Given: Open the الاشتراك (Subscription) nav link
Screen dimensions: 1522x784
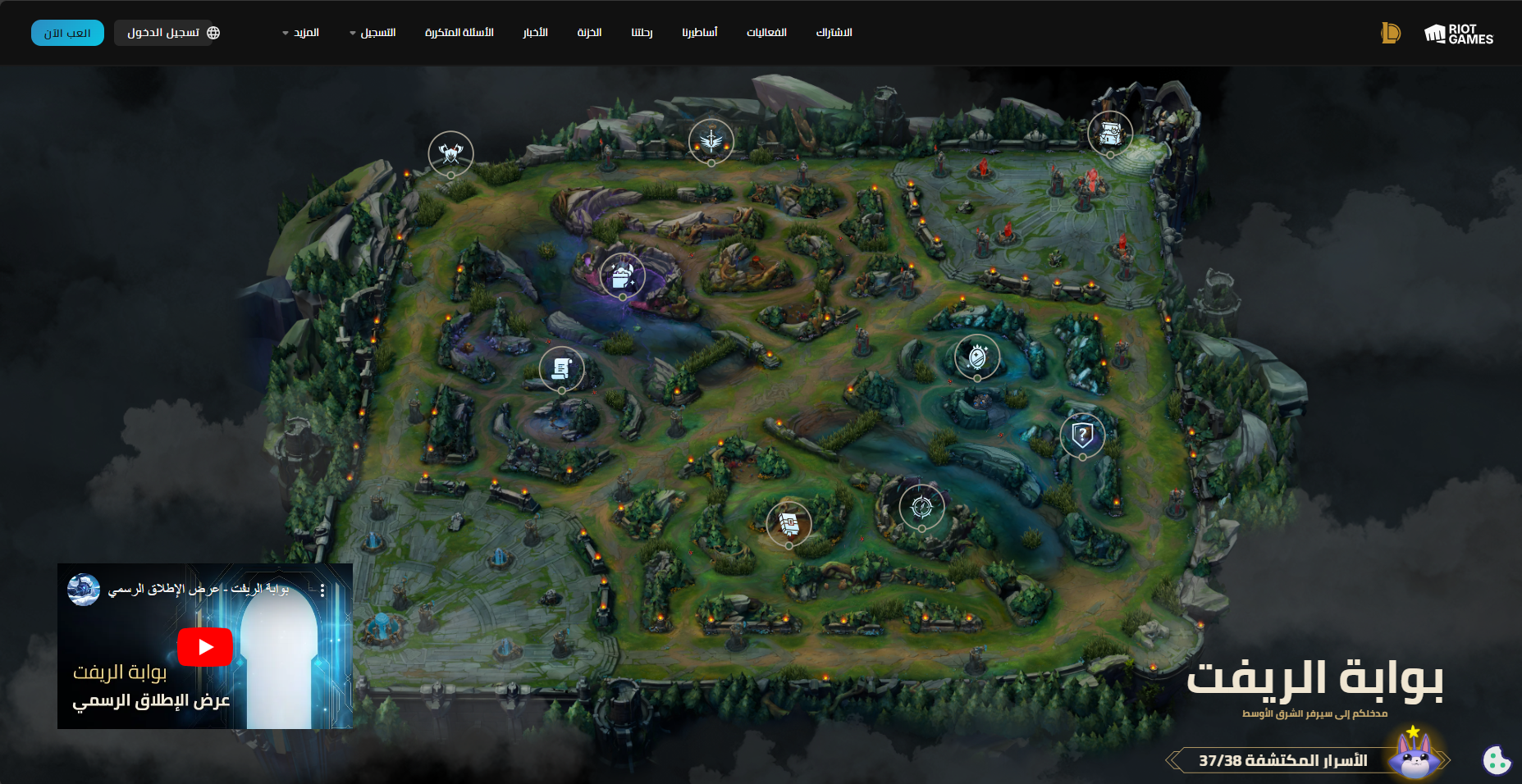Looking at the screenshot, I should pyautogui.click(x=834, y=33).
